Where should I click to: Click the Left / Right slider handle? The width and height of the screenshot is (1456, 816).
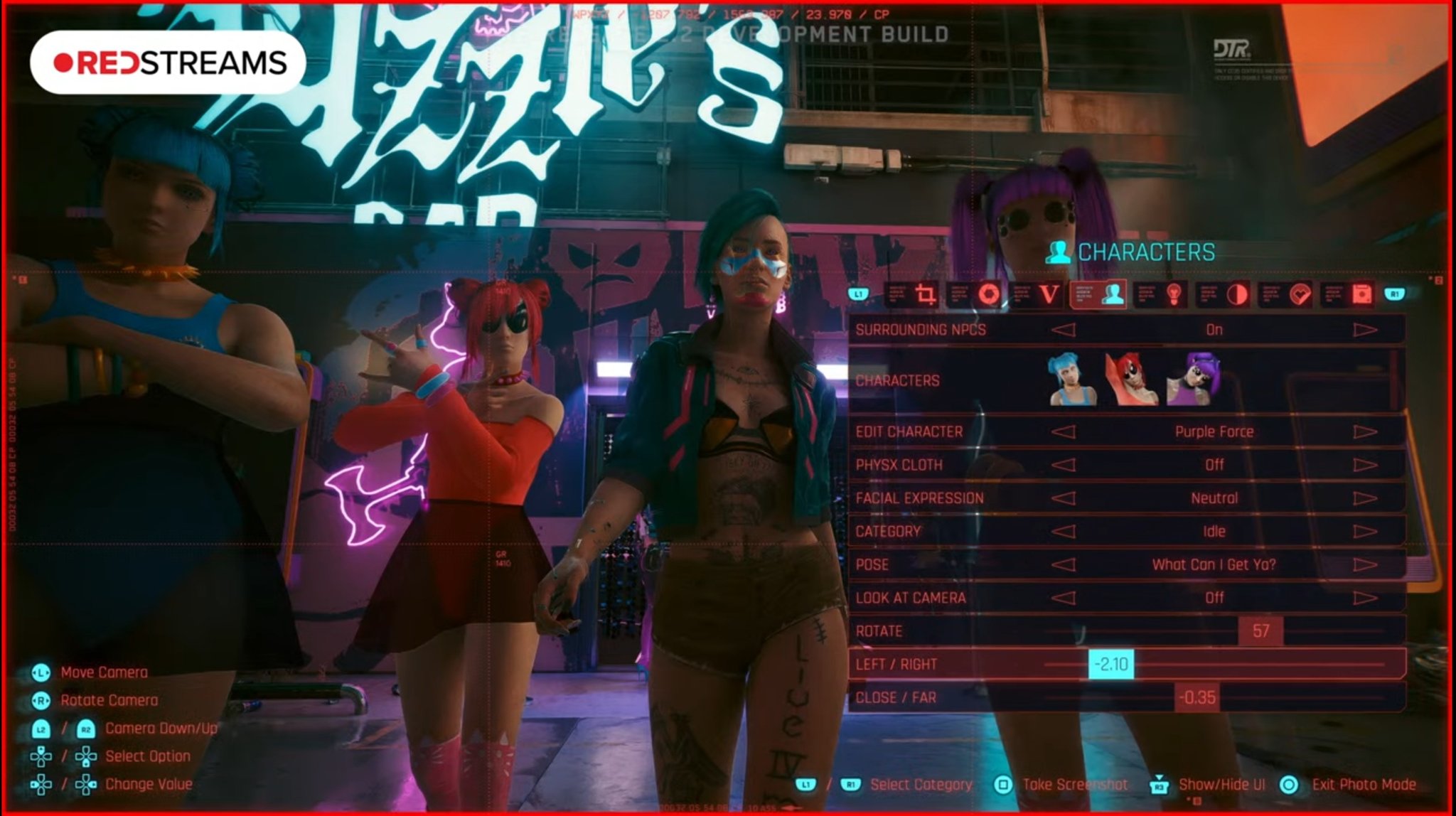1111,665
